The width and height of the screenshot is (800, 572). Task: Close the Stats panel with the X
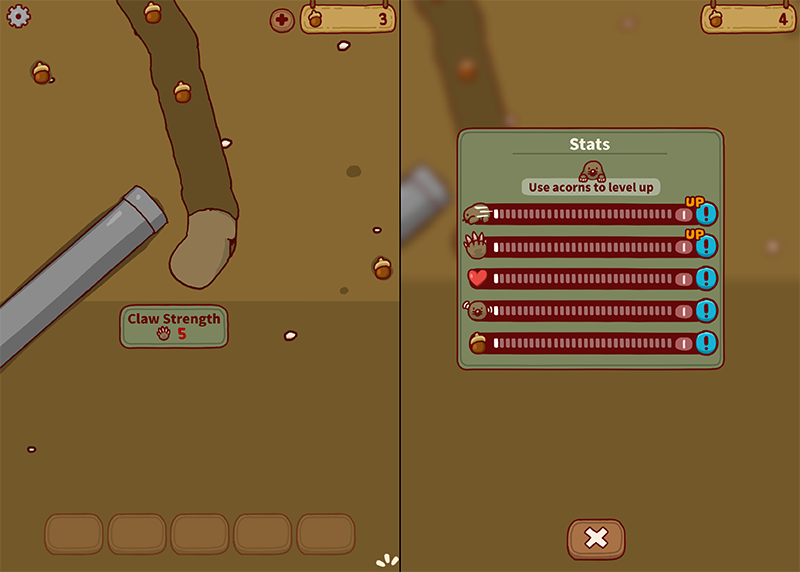tap(596, 538)
